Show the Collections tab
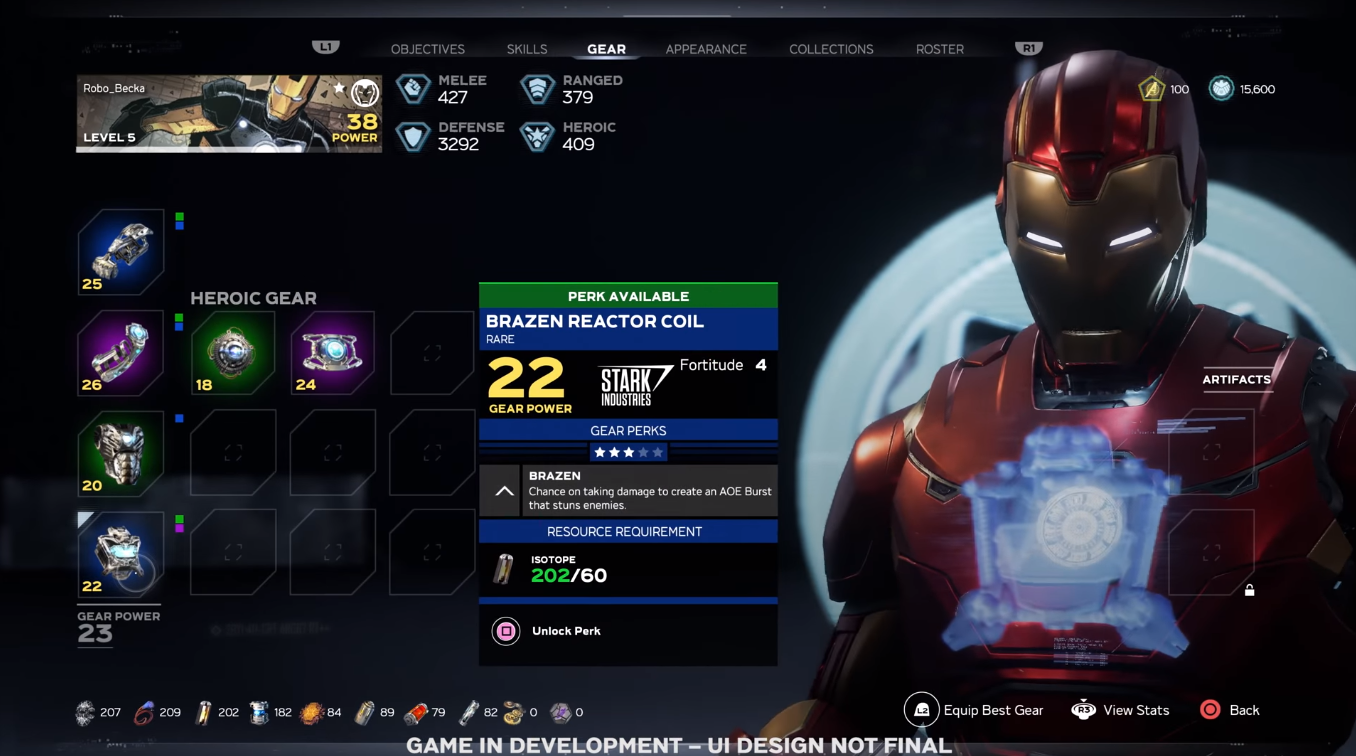The image size is (1356, 756). 831,49
